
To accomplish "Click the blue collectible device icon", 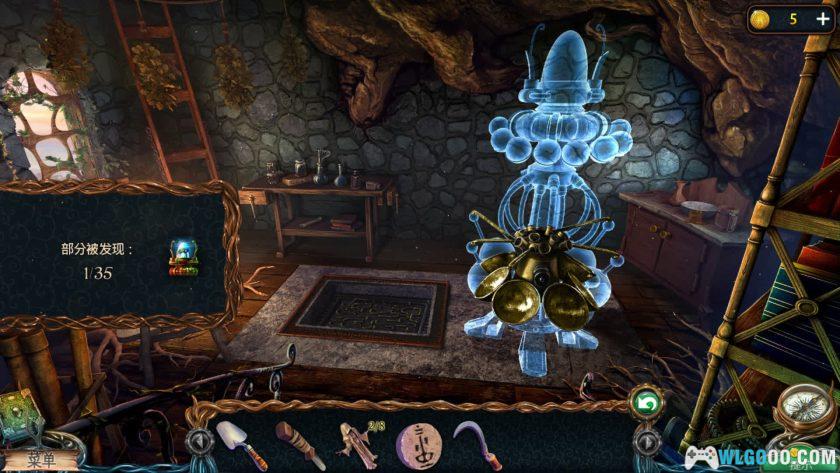I will [x=182, y=257].
